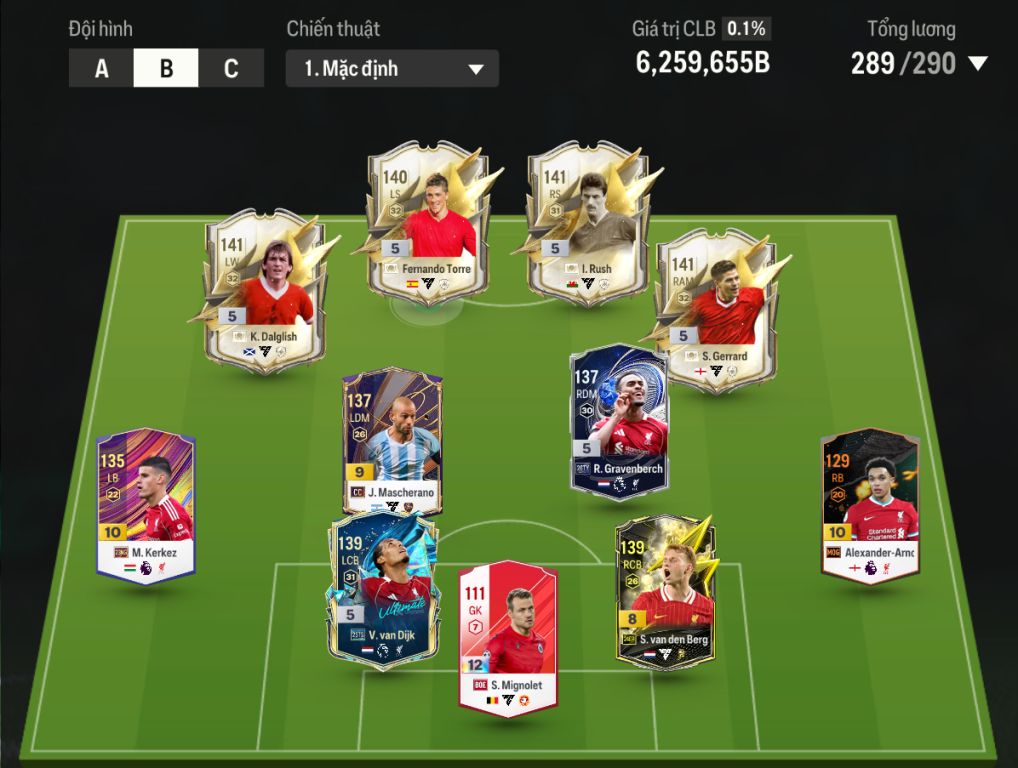
Task: Choose goalkeeper S. Mignolet card
Action: (x=507, y=638)
